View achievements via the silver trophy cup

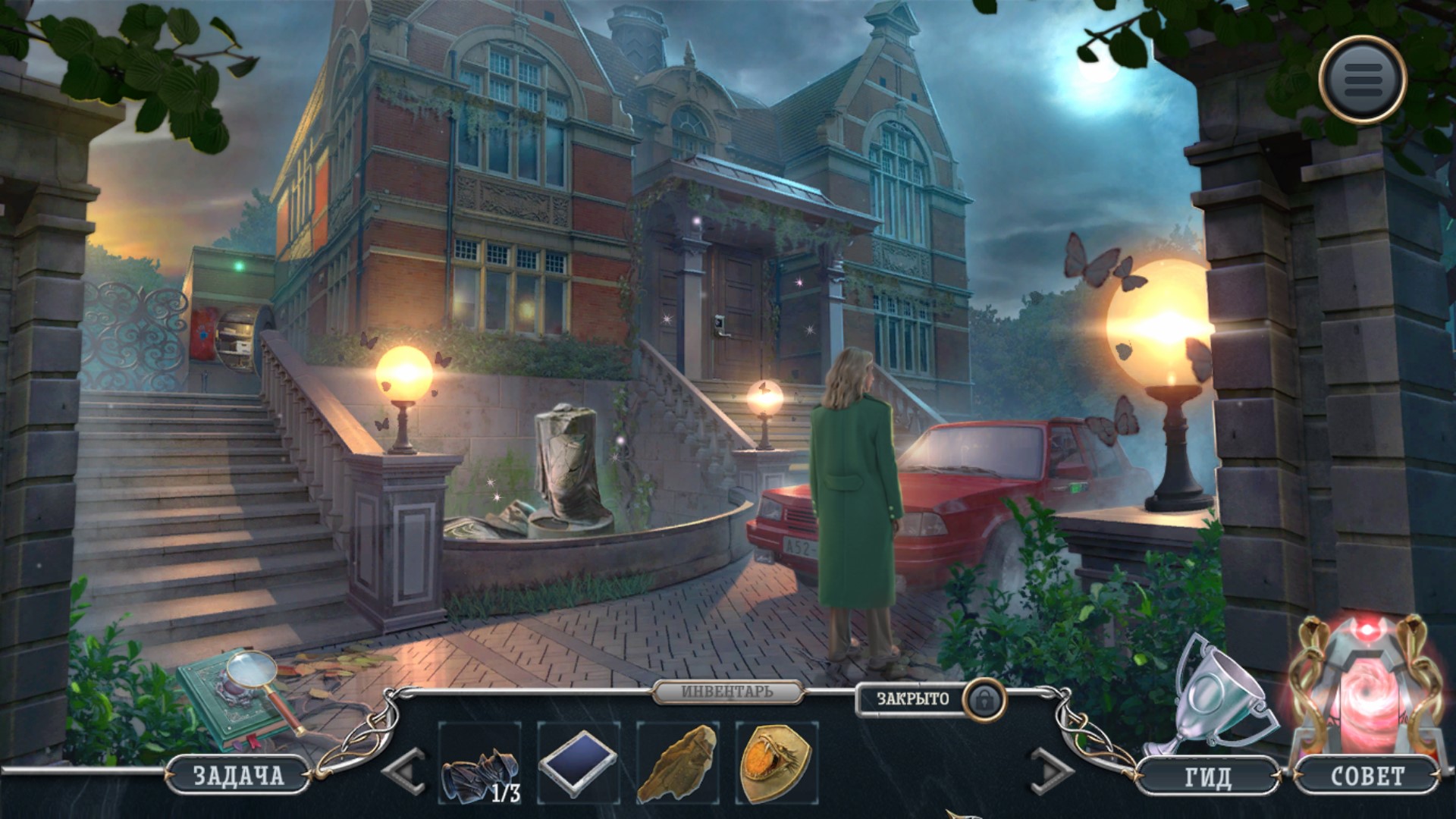coord(1216,698)
